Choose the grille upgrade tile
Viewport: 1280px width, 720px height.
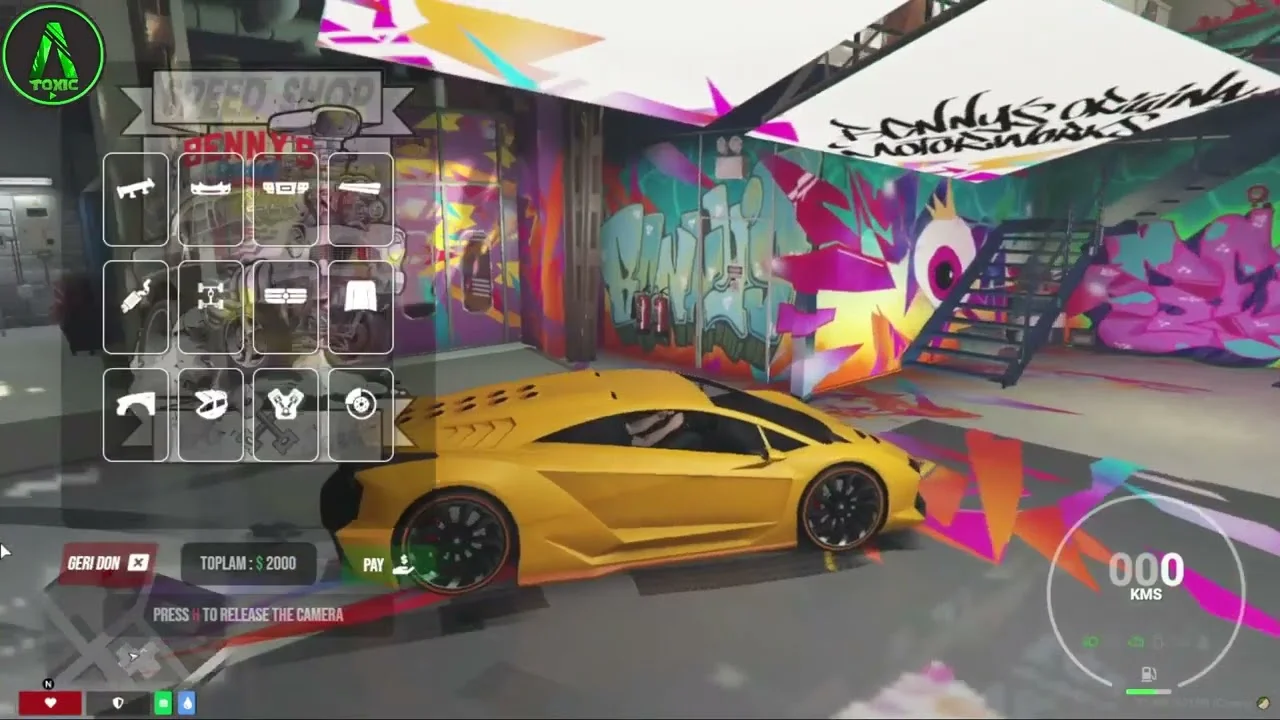pos(286,307)
